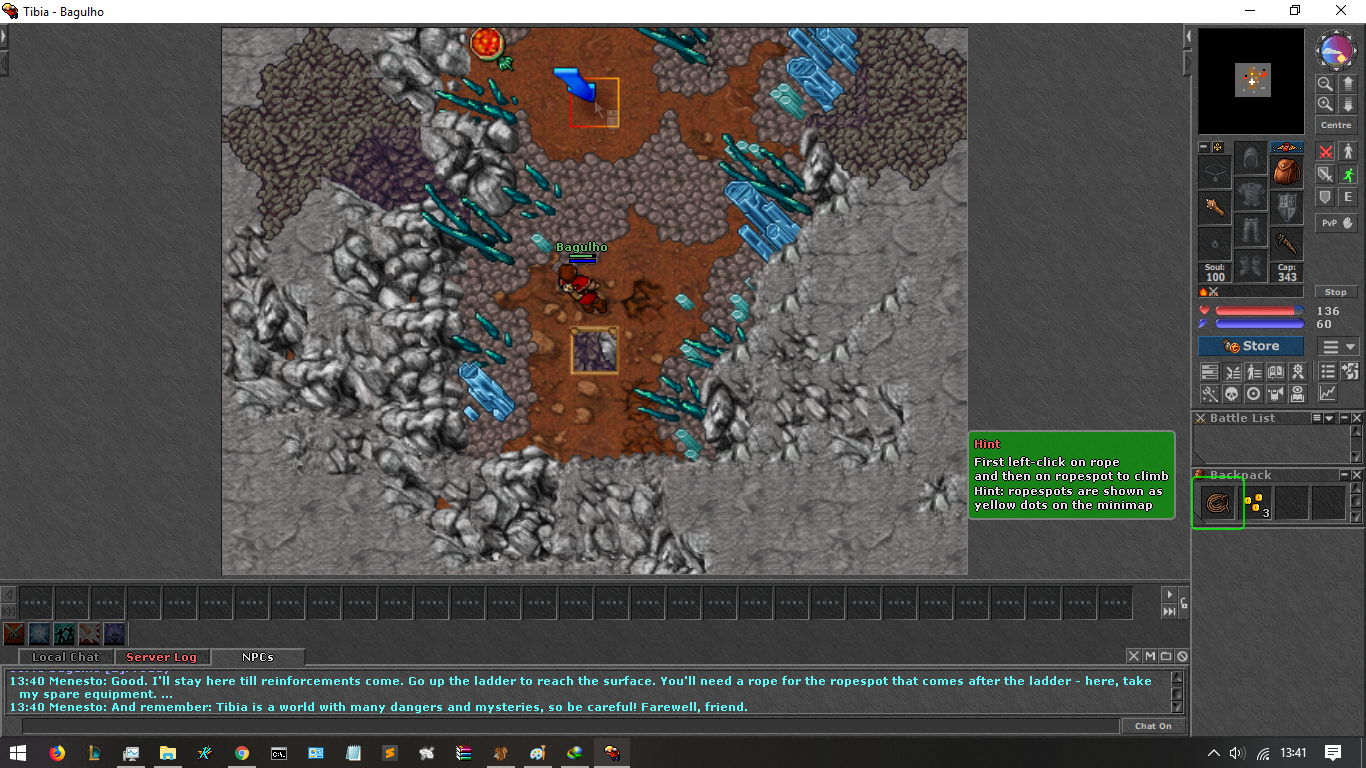Minimize the Tibia game window
1366x768 pixels.
pos(1249,11)
